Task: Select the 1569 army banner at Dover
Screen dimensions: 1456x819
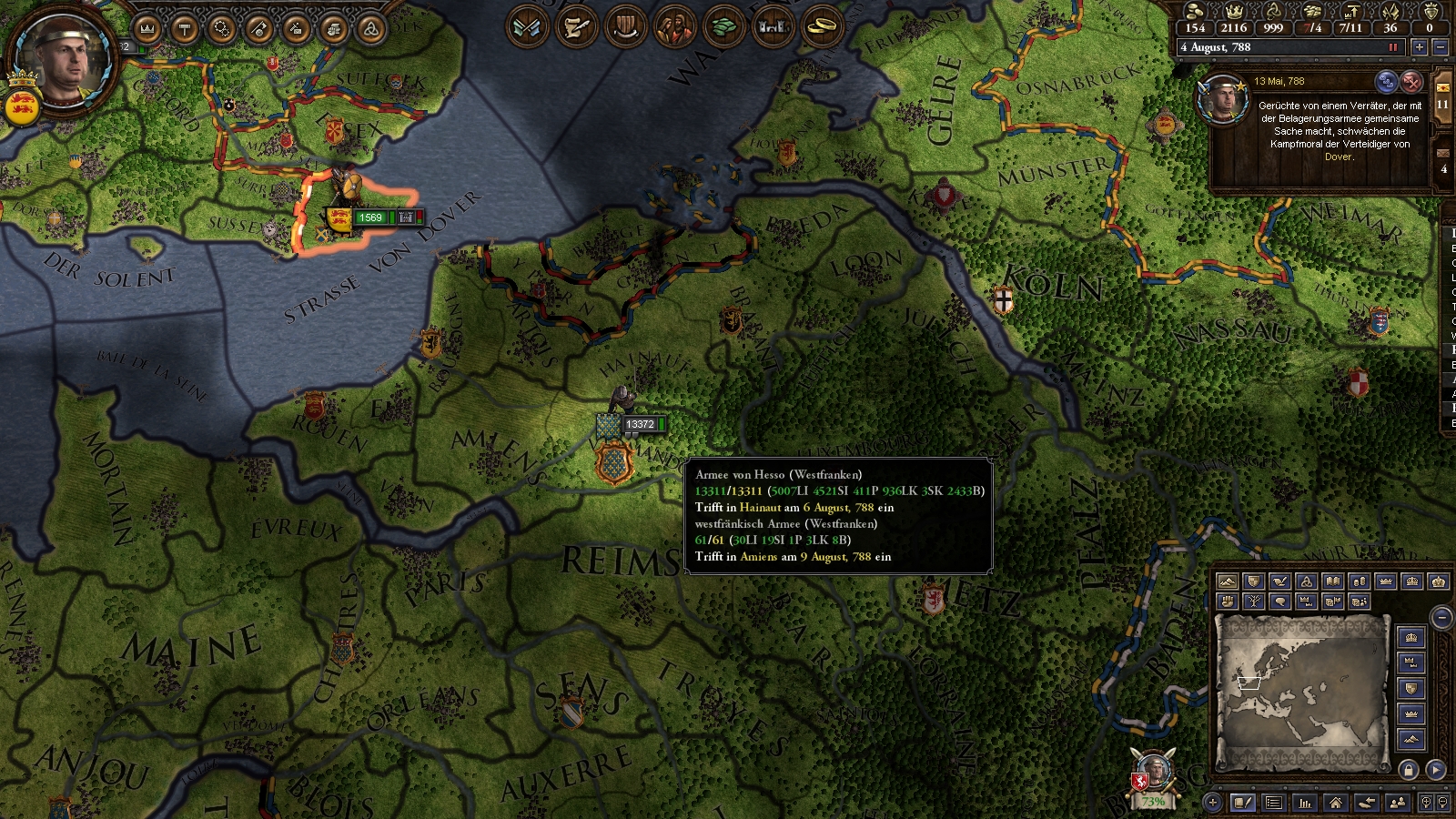Action: pos(369,217)
